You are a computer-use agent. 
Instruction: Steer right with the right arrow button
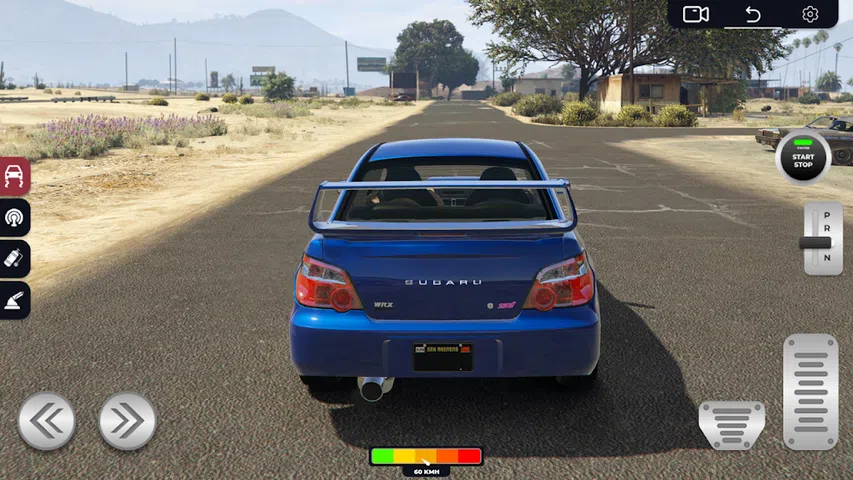[x=127, y=421]
